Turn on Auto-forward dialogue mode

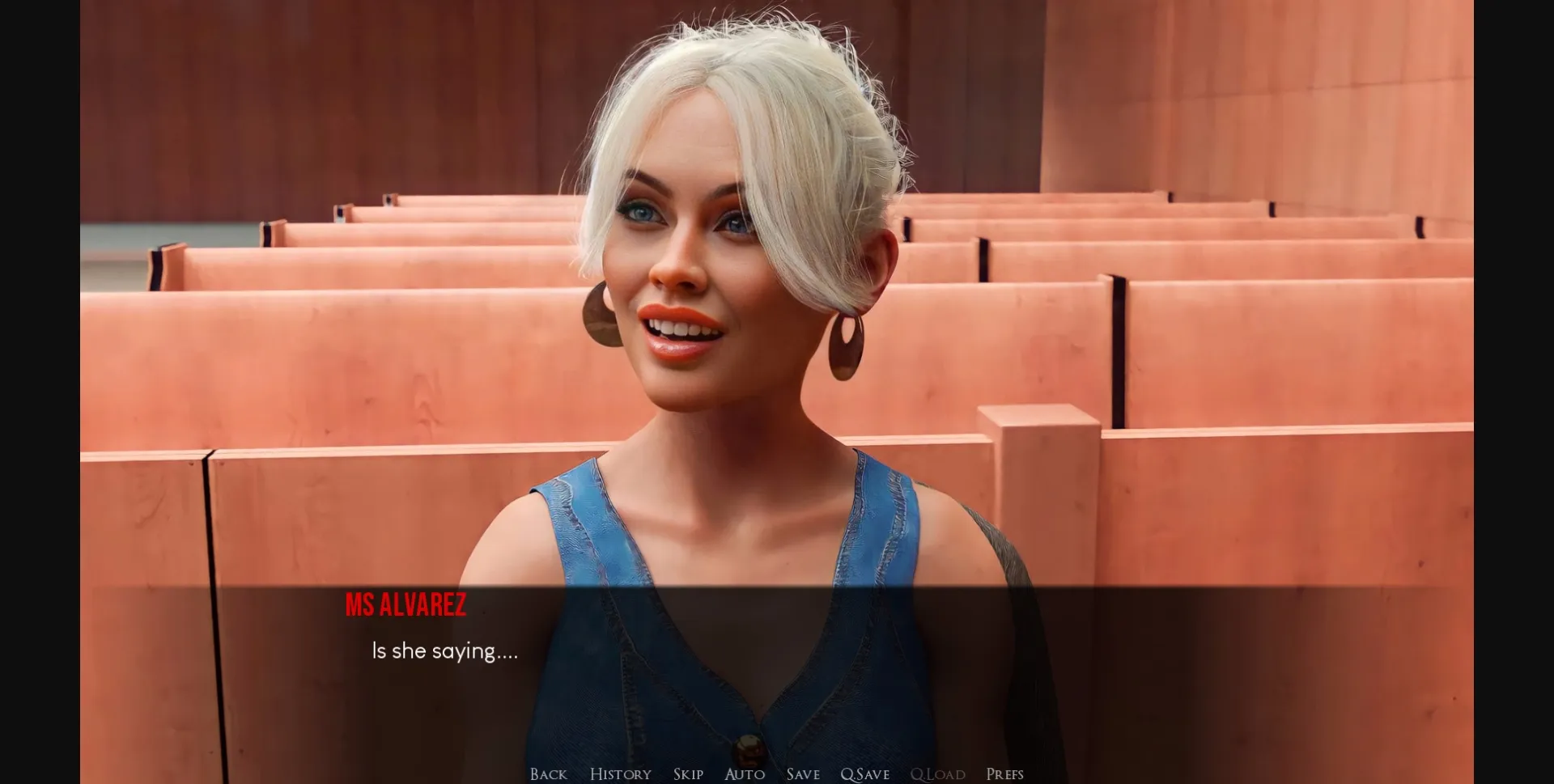coord(743,774)
